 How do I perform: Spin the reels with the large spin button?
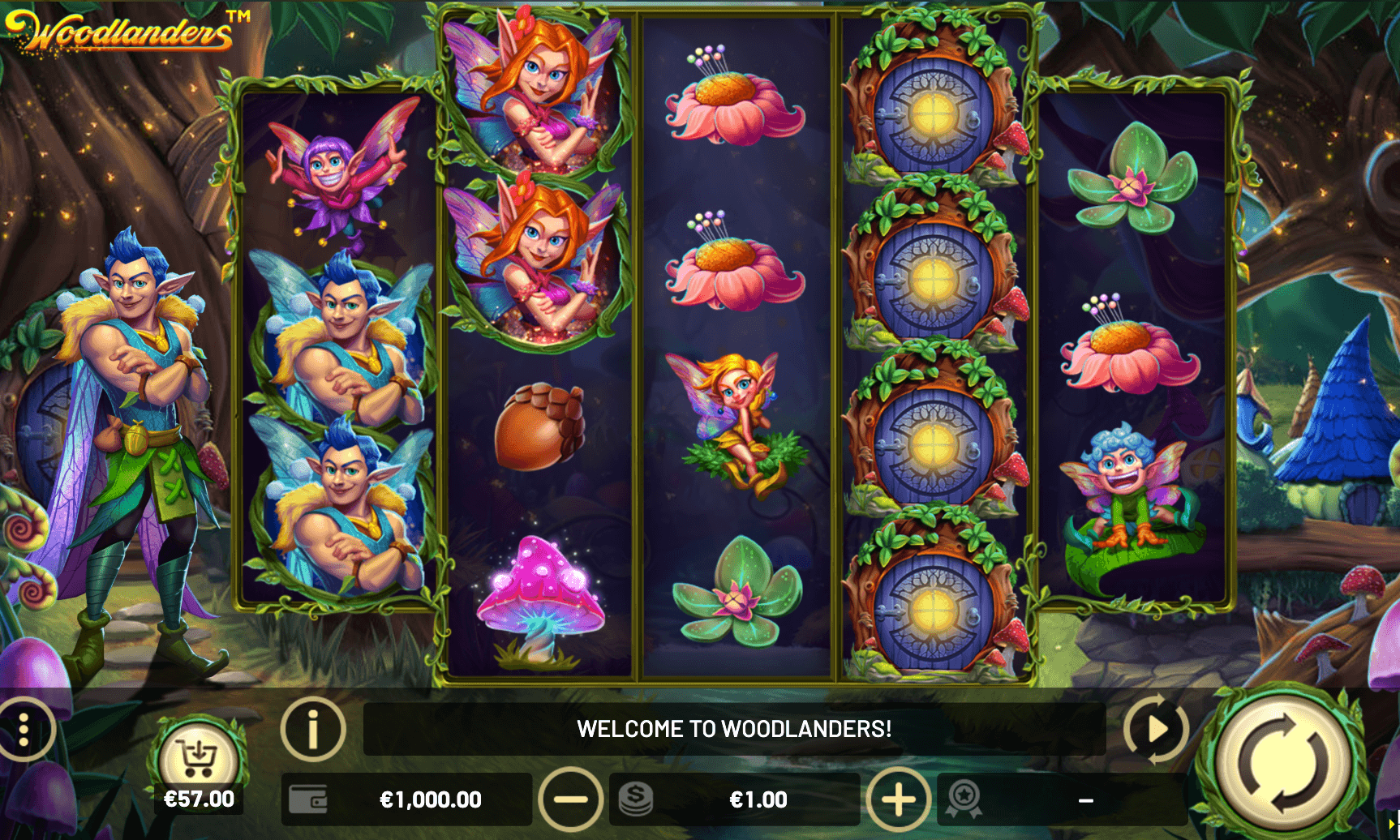(x=1283, y=763)
